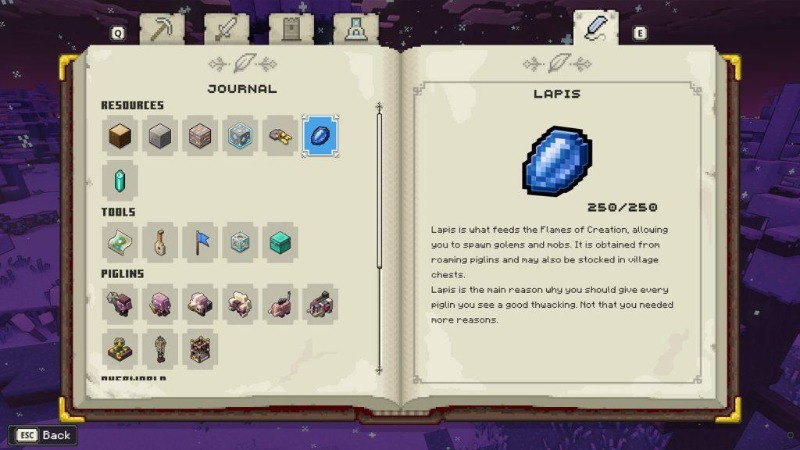Choose the gray stone block entry
This screenshot has width=800, height=450.
pos(161,136)
